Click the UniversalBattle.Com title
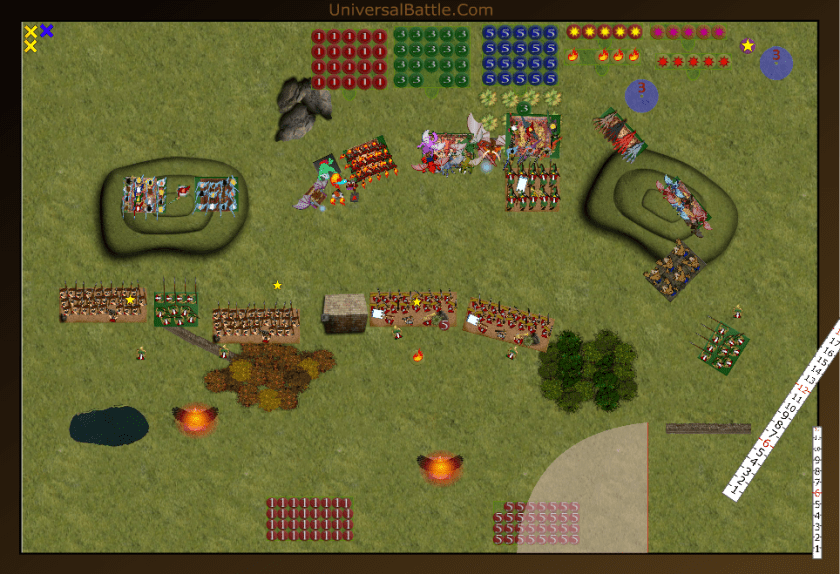 411,10
